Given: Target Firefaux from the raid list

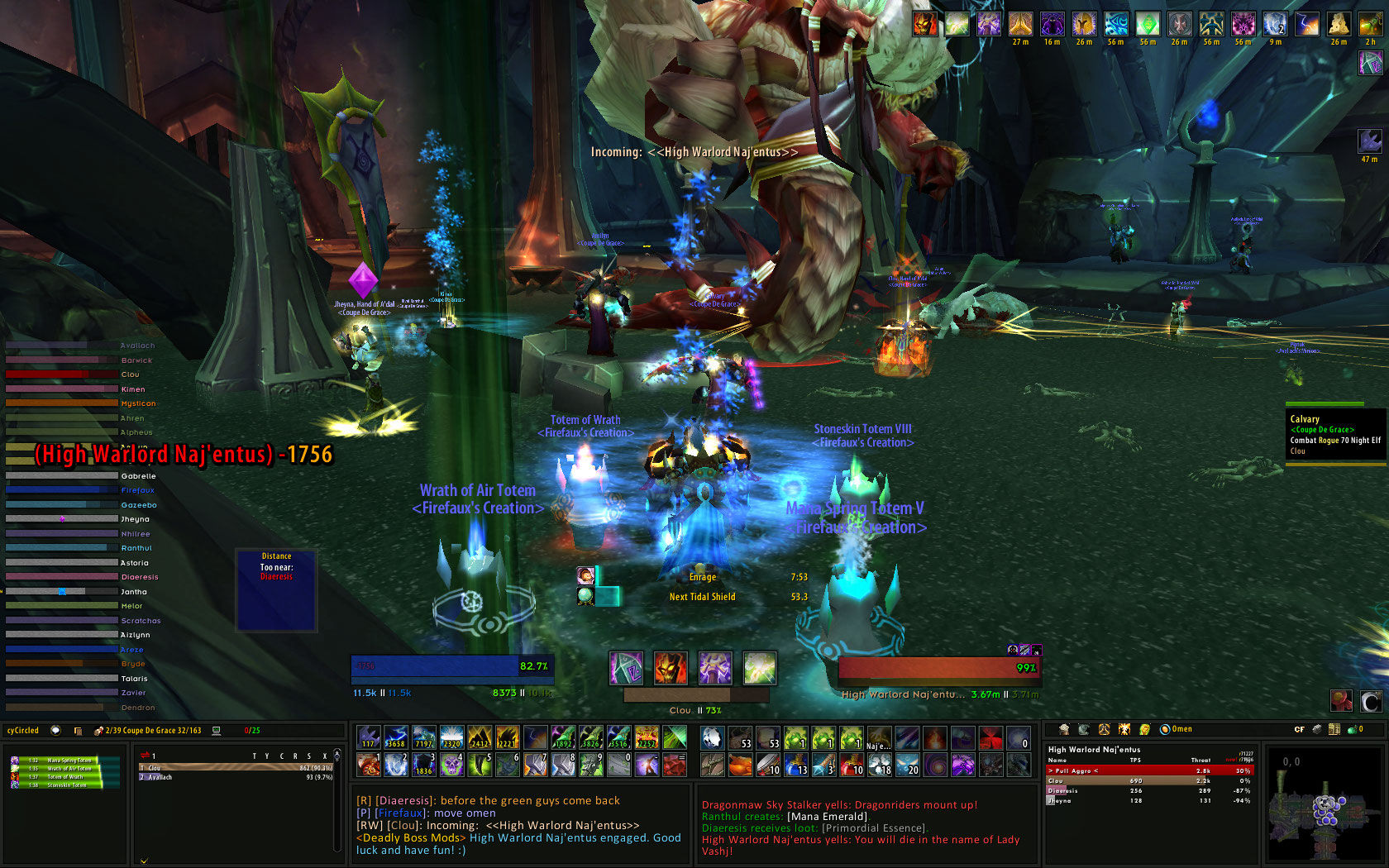Looking at the screenshot, I should 62,490.
